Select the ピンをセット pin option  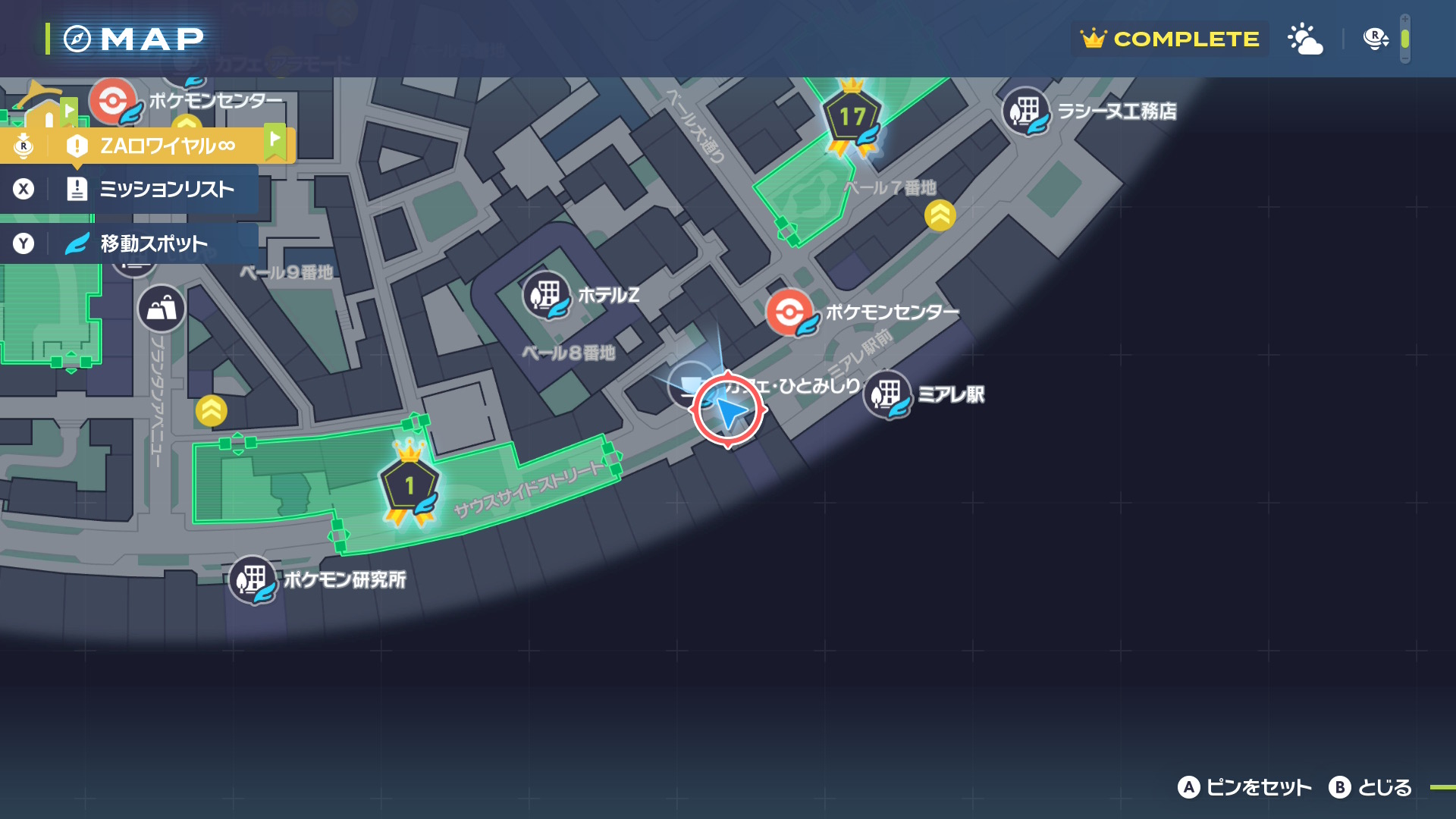(x=1244, y=788)
